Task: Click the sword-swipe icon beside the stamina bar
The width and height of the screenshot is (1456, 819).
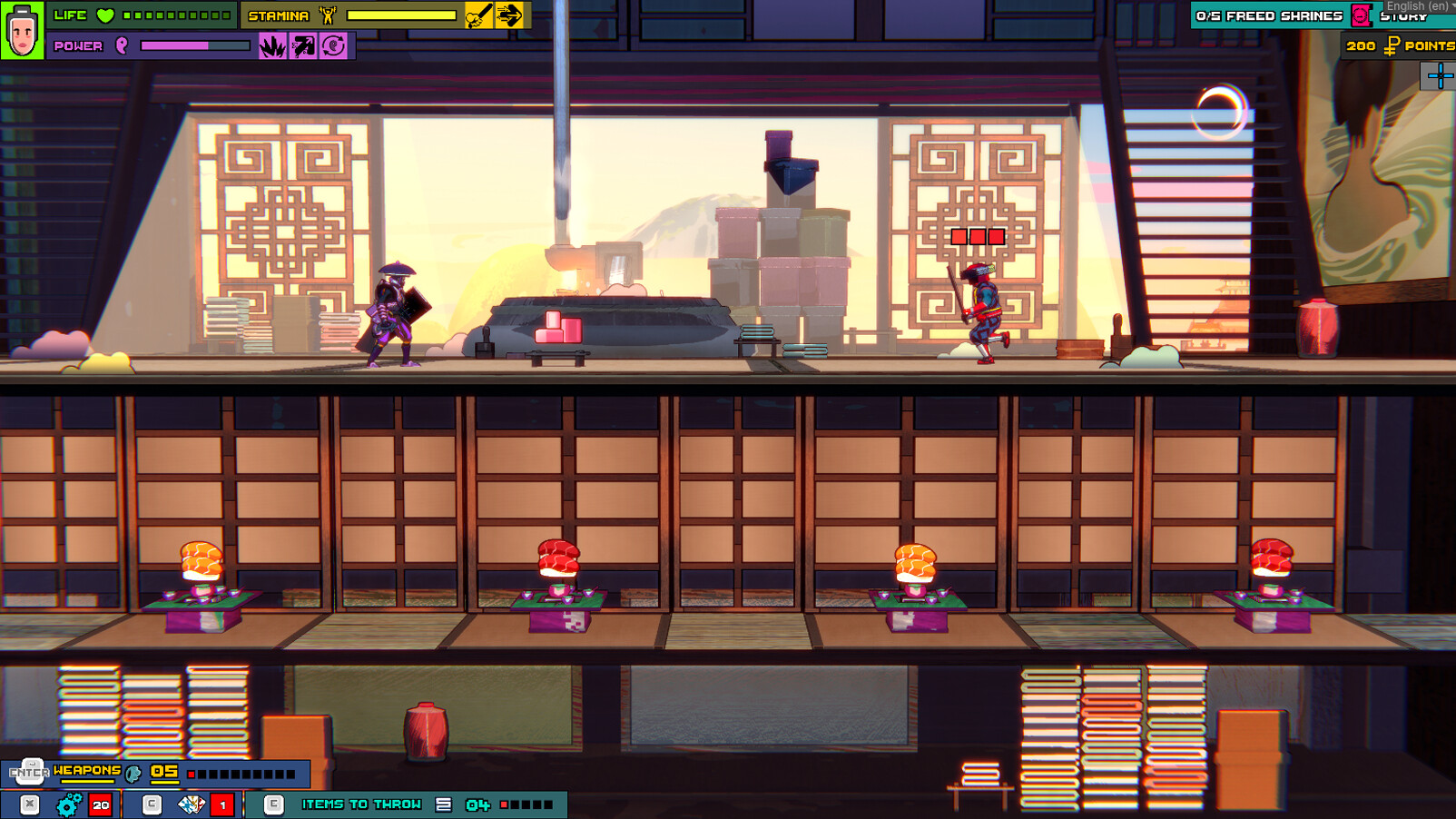Action: point(478,15)
